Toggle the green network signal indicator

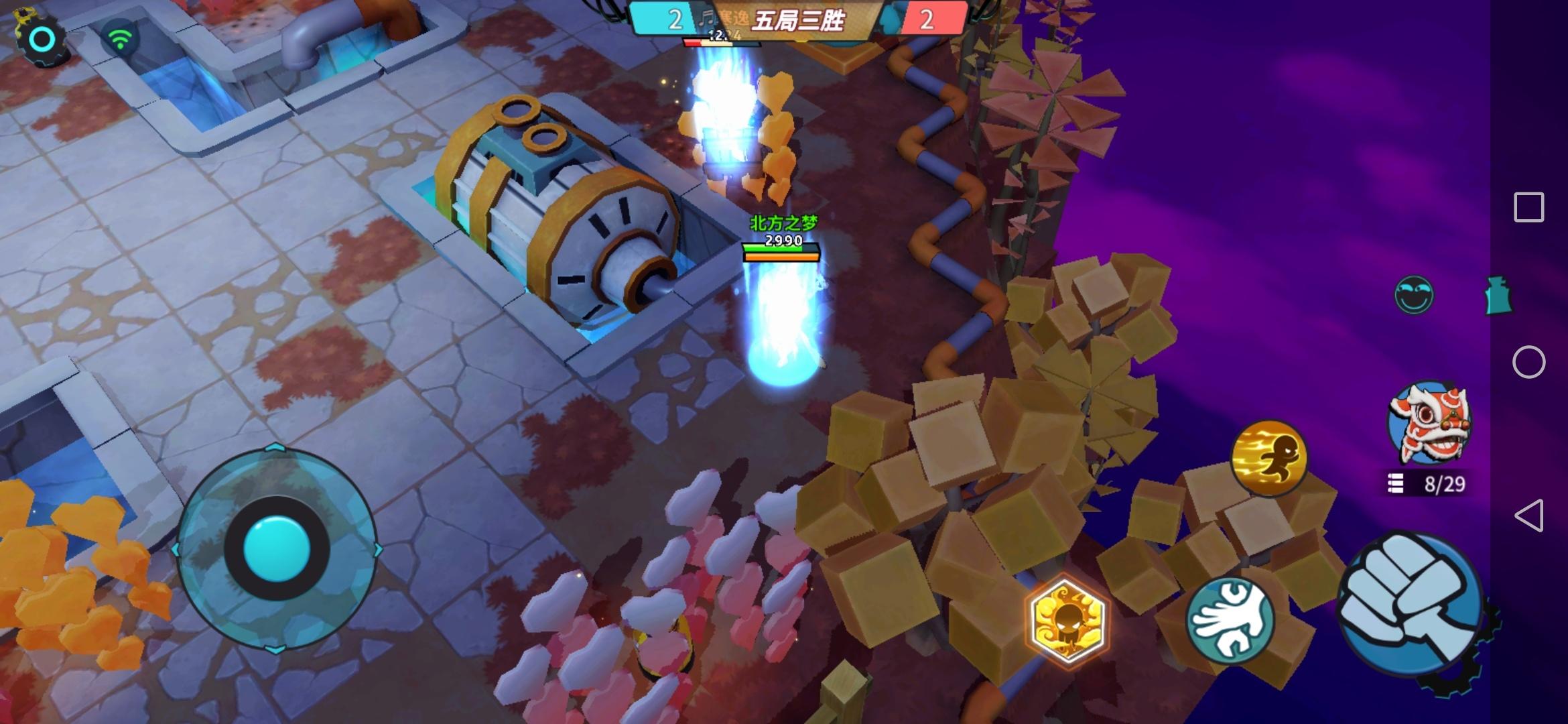121,38
